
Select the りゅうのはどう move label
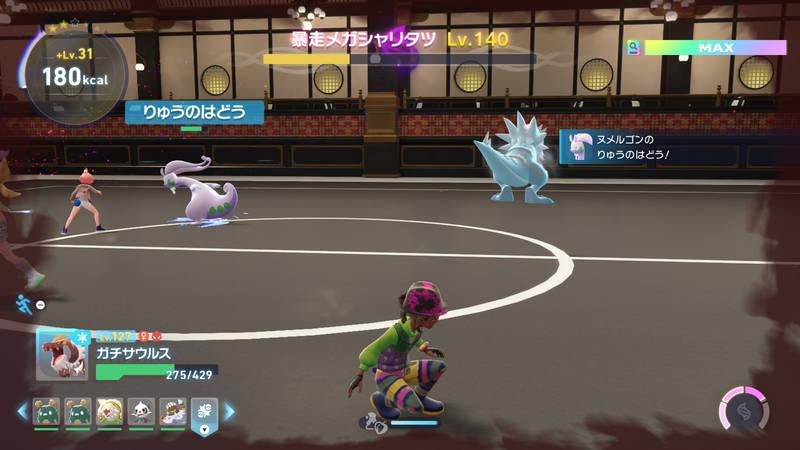195,112
